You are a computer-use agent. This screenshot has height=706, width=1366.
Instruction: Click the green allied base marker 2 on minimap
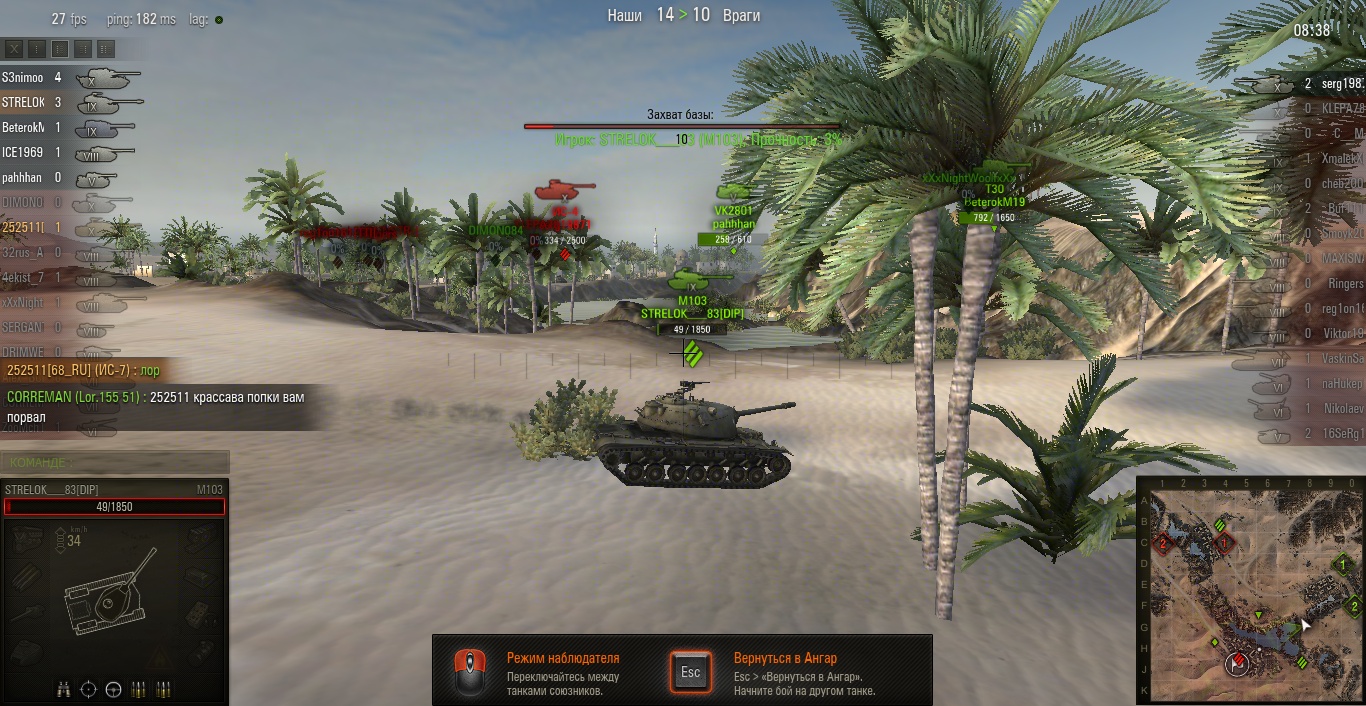[1352, 605]
